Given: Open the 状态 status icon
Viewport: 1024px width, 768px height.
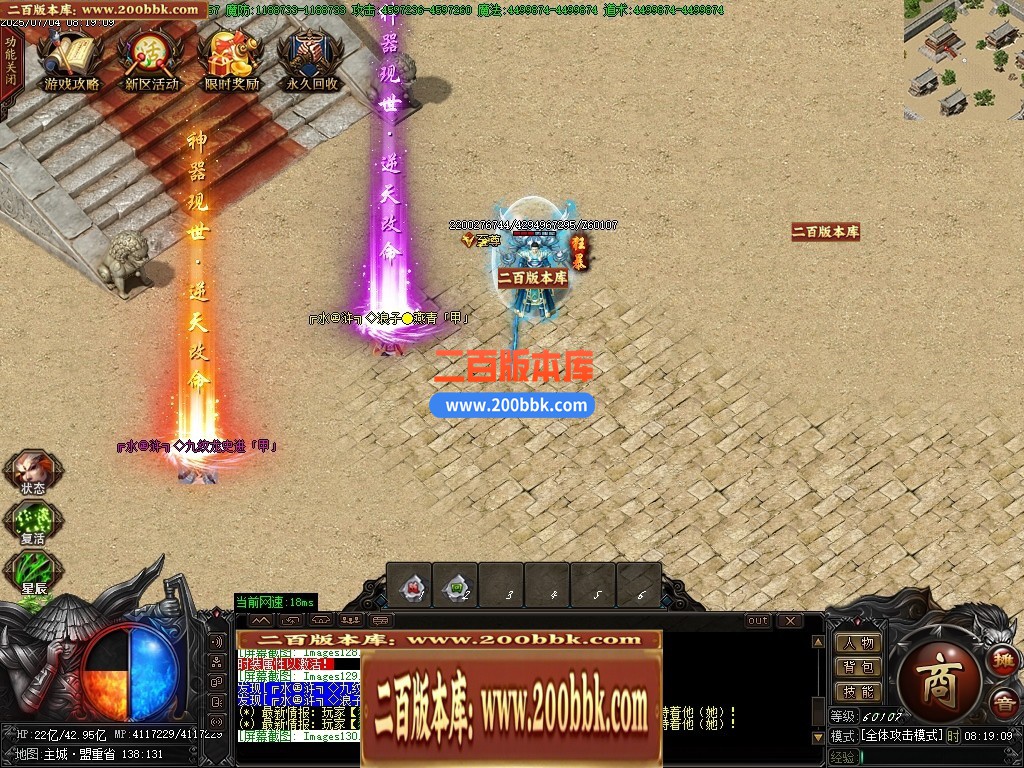Looking at the screenshot, I should tap(33, 471).
